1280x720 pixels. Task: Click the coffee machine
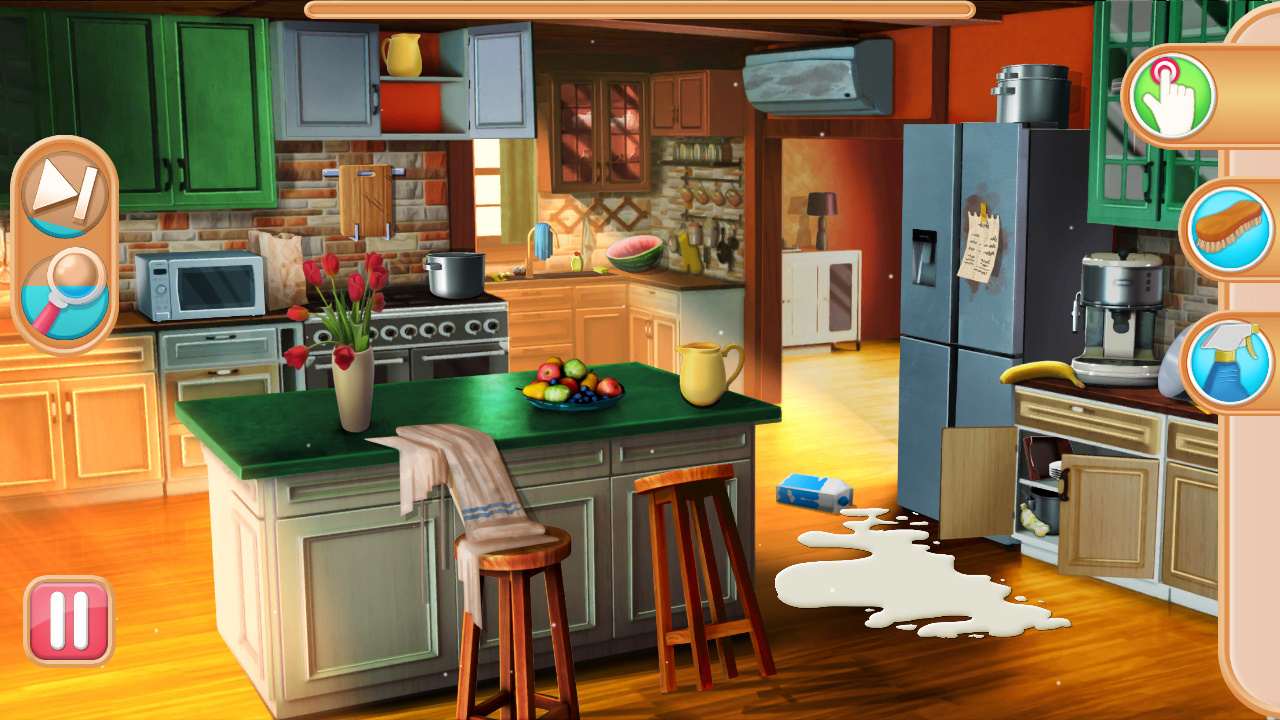coord(1115,300)
